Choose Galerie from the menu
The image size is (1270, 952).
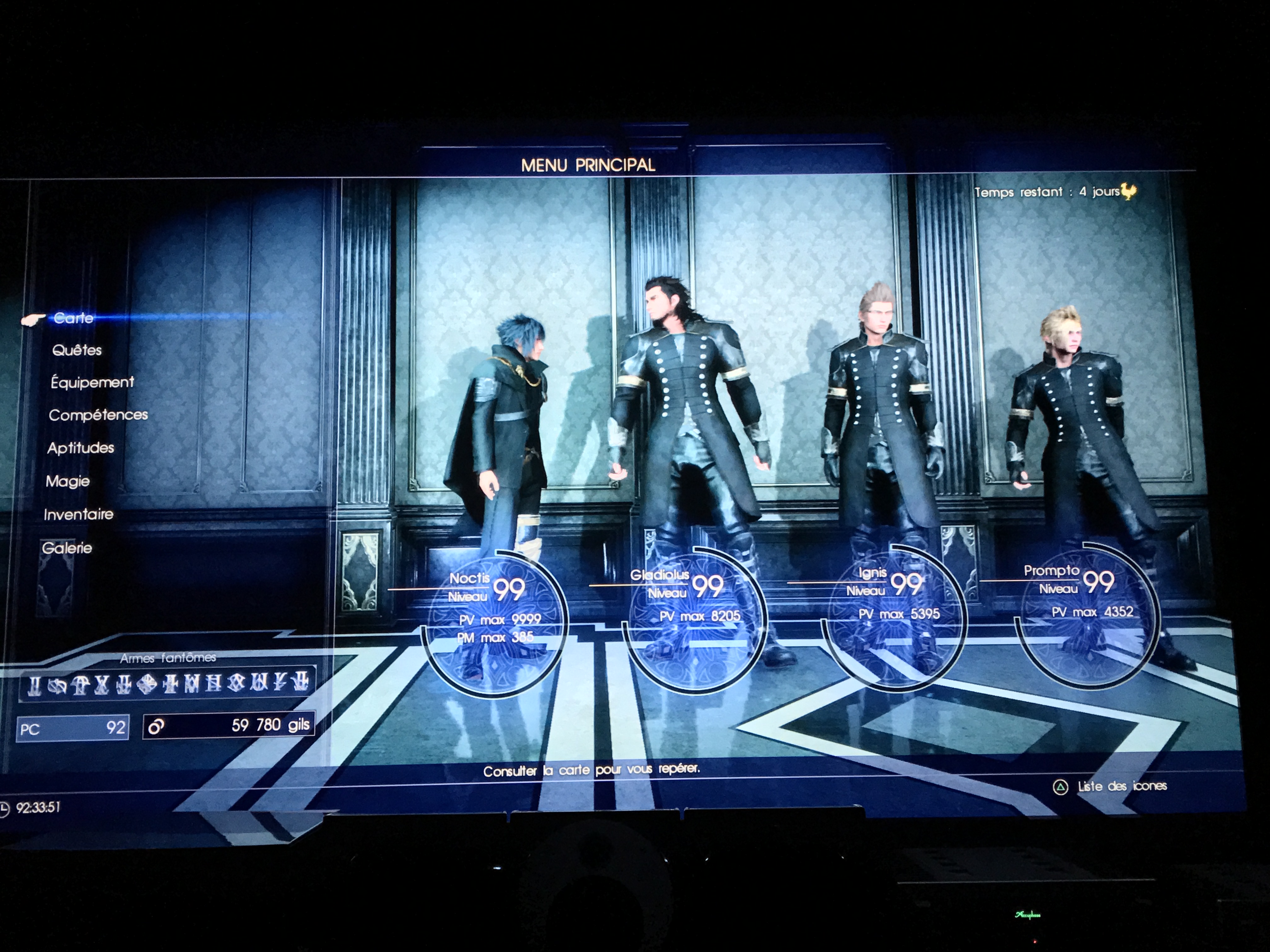coord(66,548)
